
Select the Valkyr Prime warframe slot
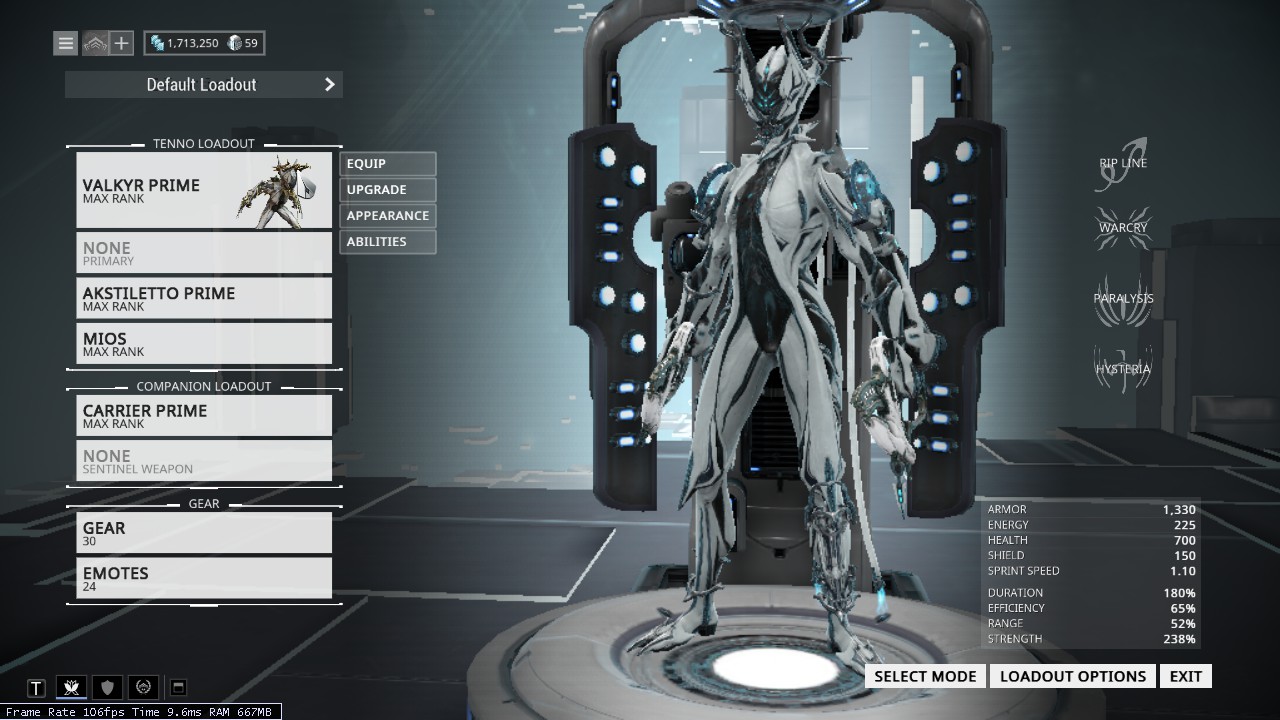click(x=203, y=190)
